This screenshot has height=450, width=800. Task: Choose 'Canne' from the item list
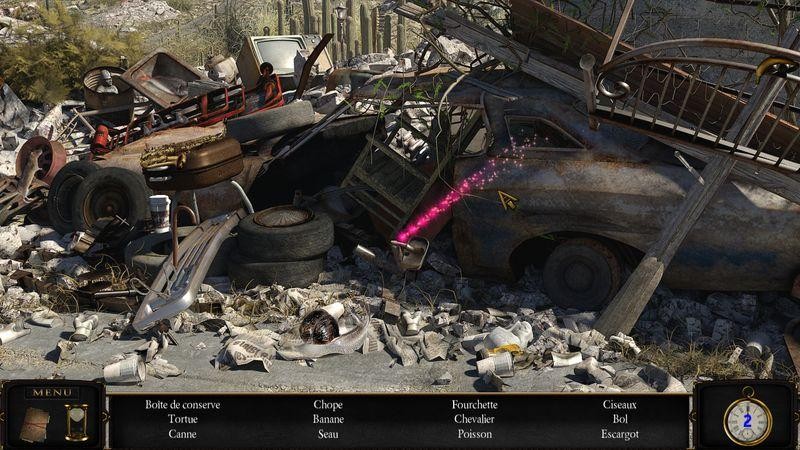(182, 435)
